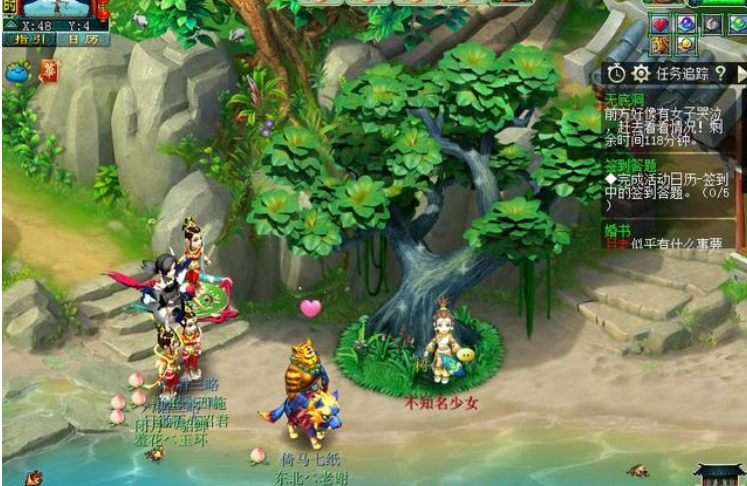The height and width of the screenshot is (486, 747).
Task: Open quest tracker gear settings
Action: [x=640, y=73]
